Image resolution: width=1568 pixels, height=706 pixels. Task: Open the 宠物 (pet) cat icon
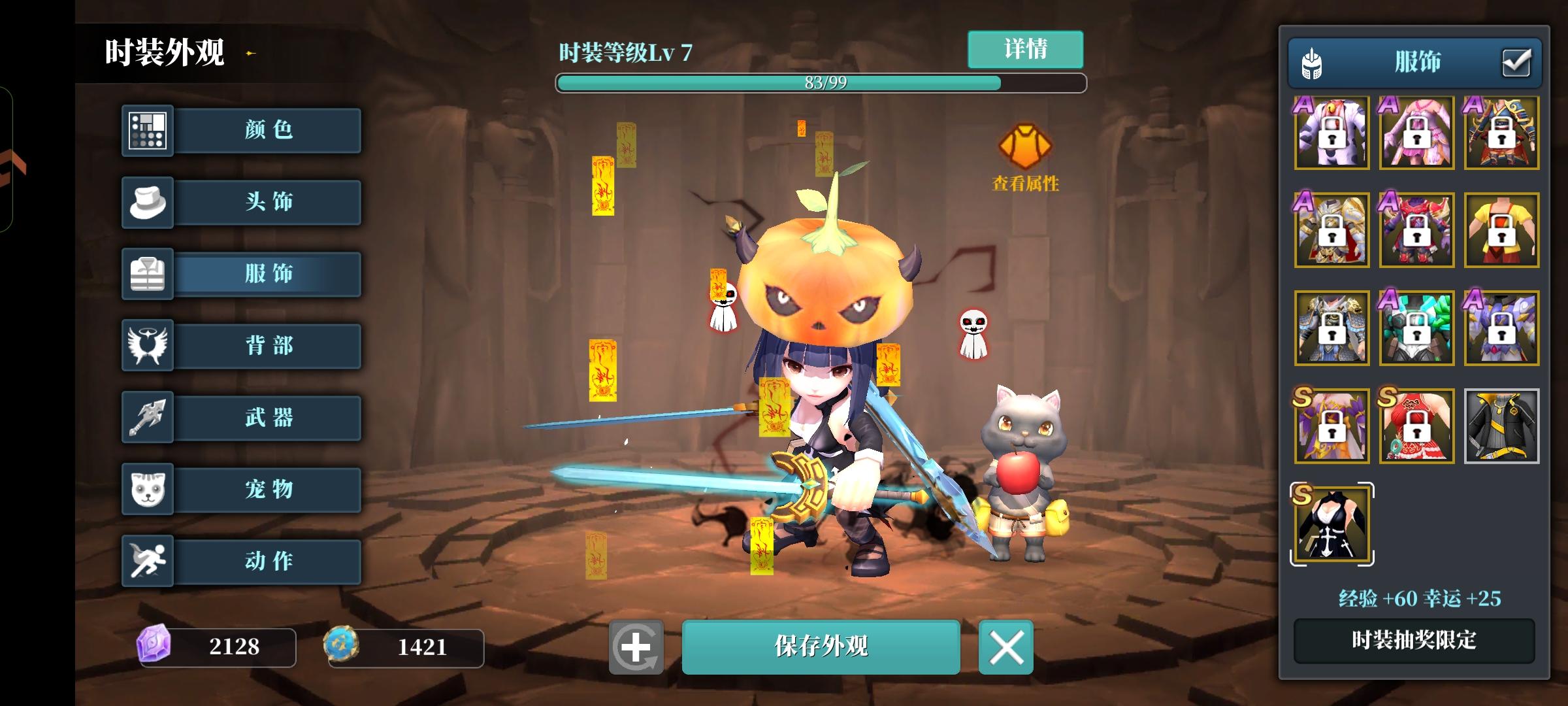click(x=148, y=490)
